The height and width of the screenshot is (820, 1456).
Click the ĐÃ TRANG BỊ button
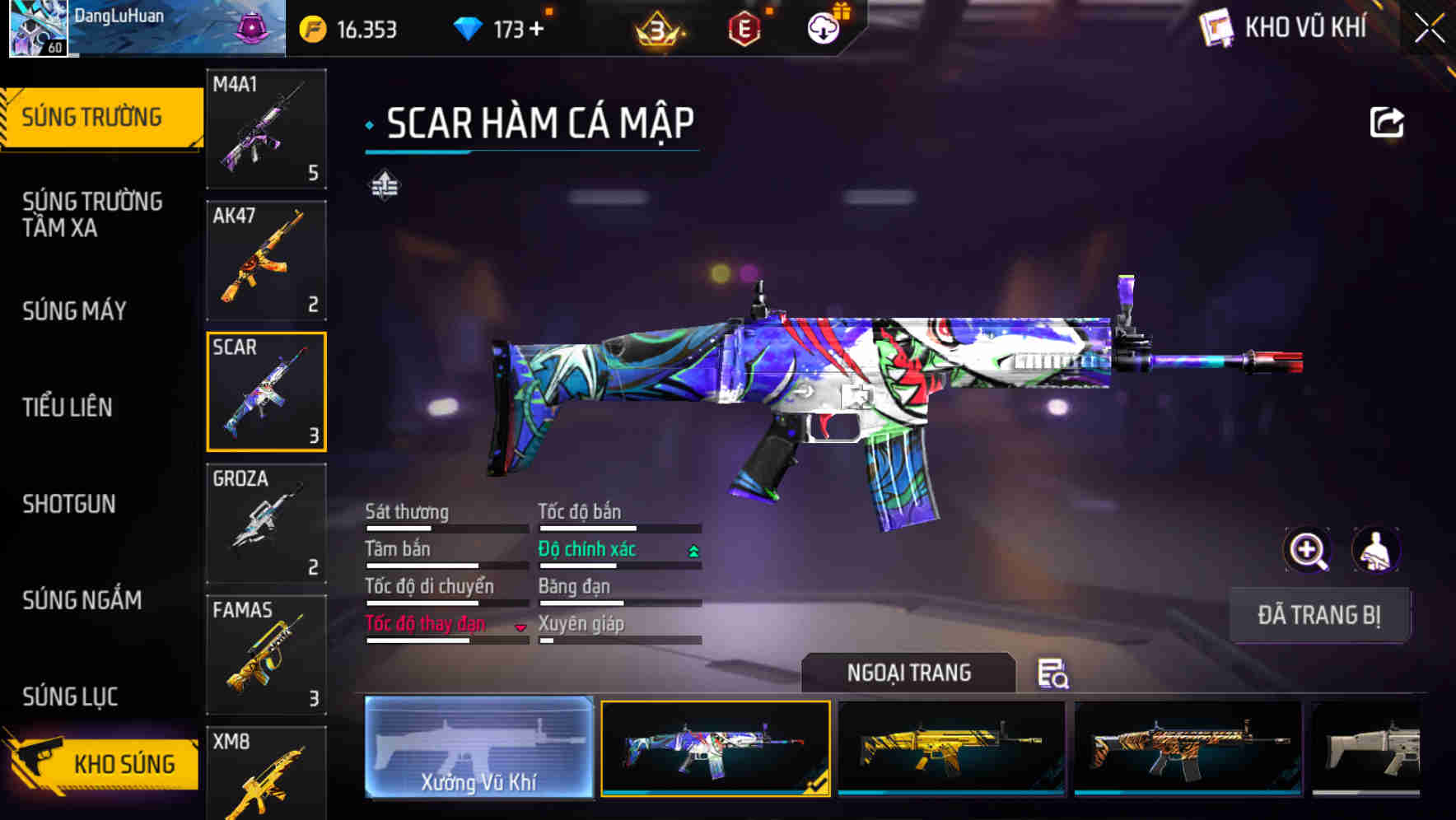(1320, 615)
